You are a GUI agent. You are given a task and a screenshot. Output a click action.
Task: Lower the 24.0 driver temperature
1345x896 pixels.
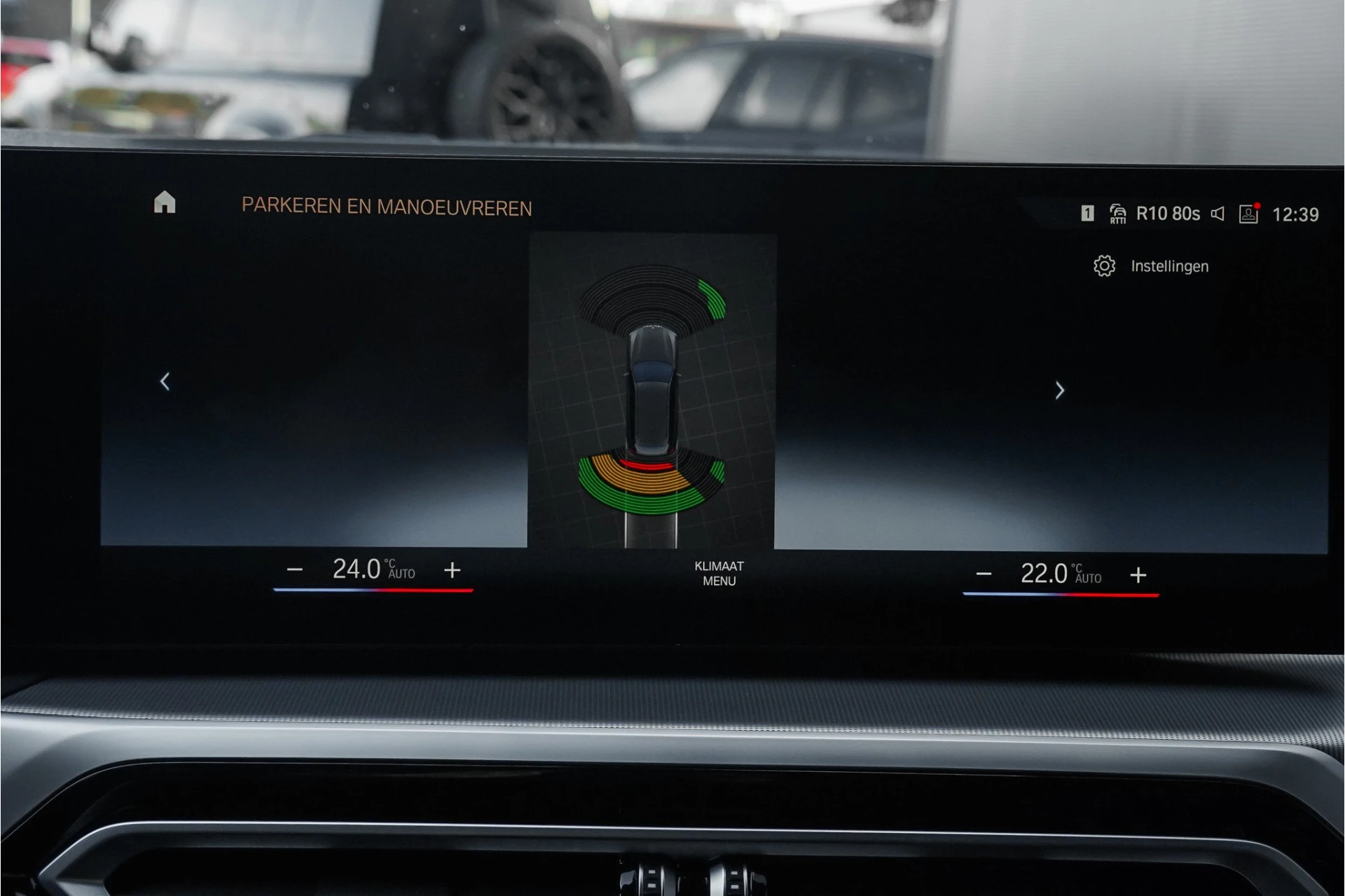point(295,570)
